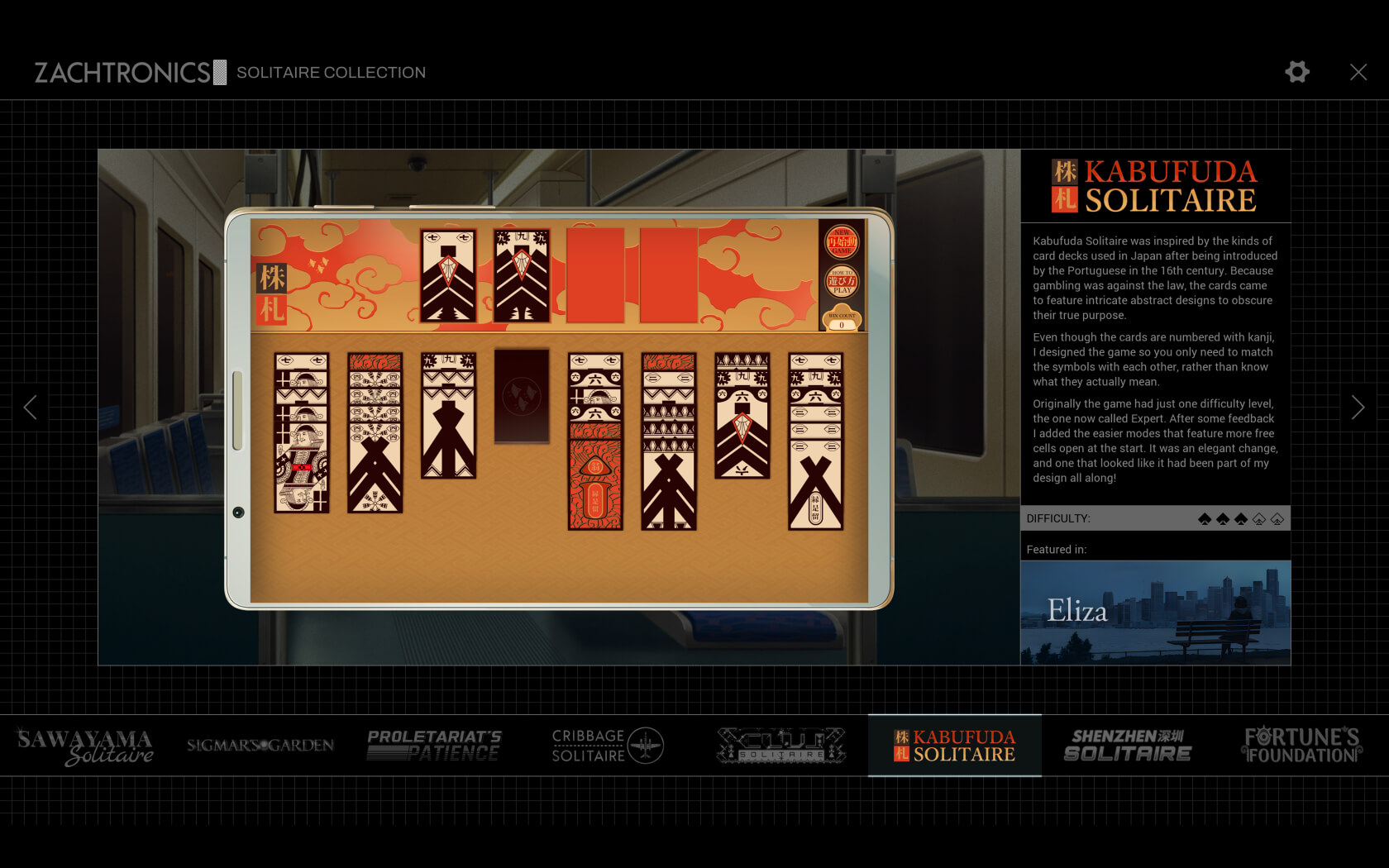The image size is (1389, 868).
Task: Go to the next game with right arrow
Action: 1357,407
